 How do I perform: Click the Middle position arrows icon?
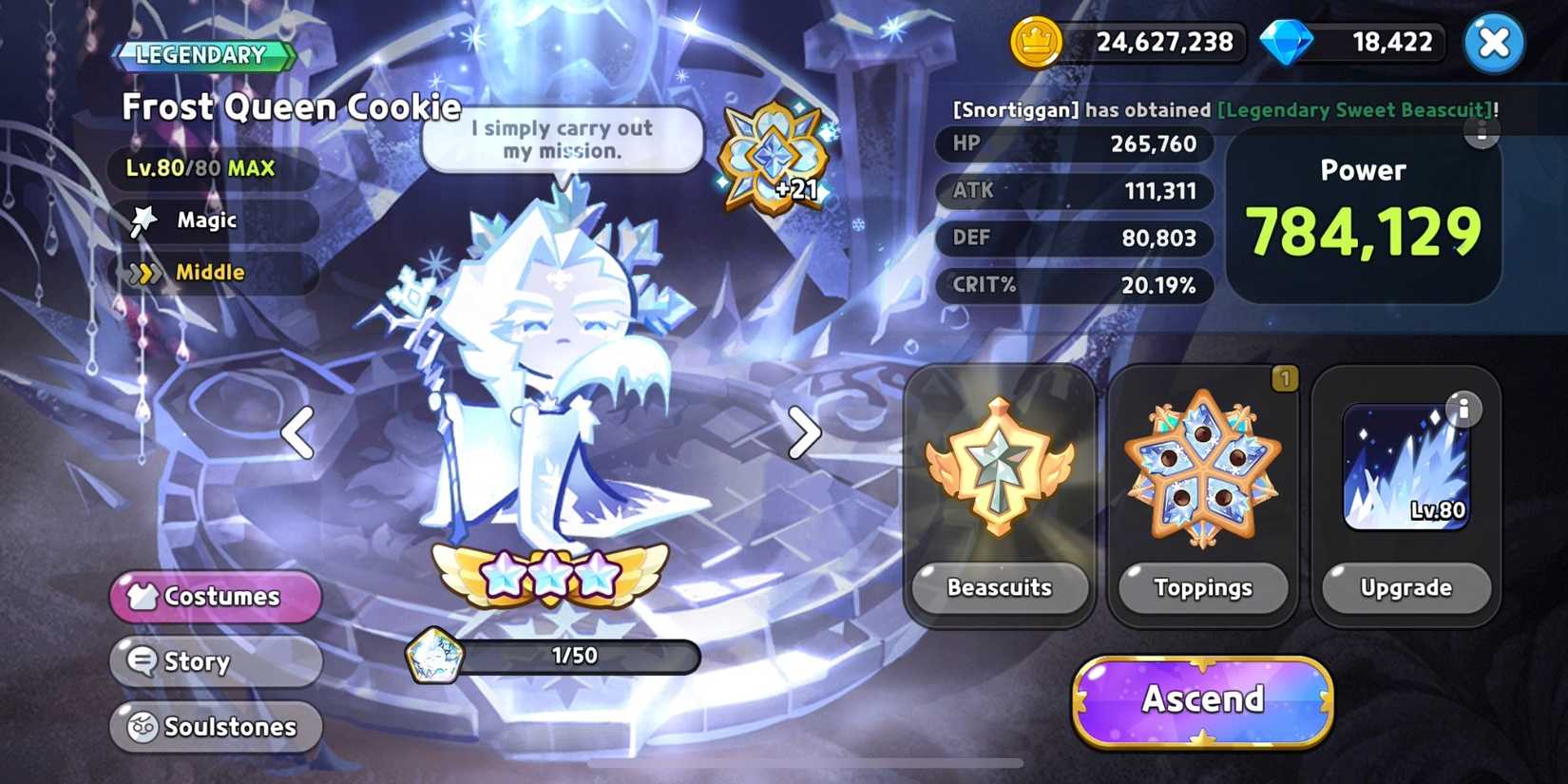[x=144, y=273]
